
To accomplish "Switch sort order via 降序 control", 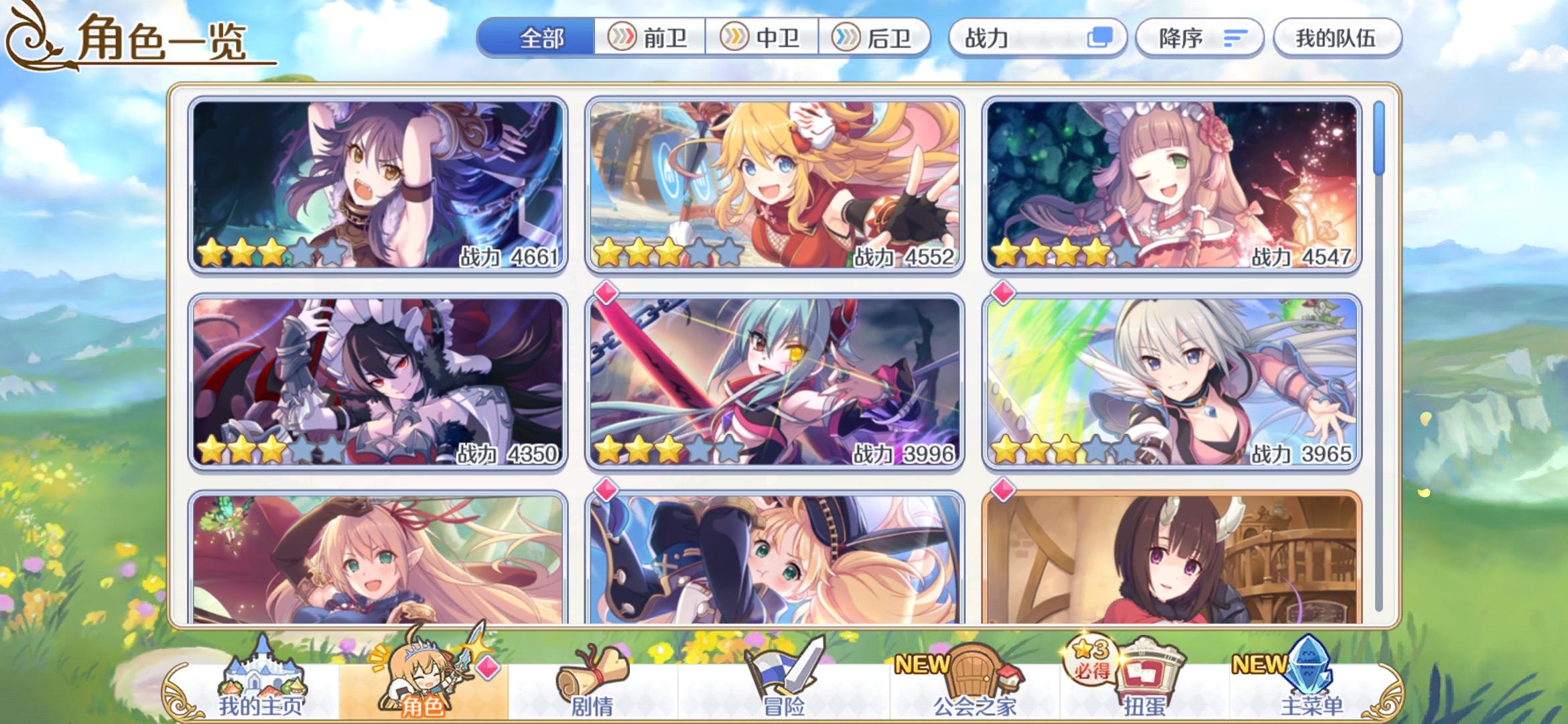I will click(1199, 38).
